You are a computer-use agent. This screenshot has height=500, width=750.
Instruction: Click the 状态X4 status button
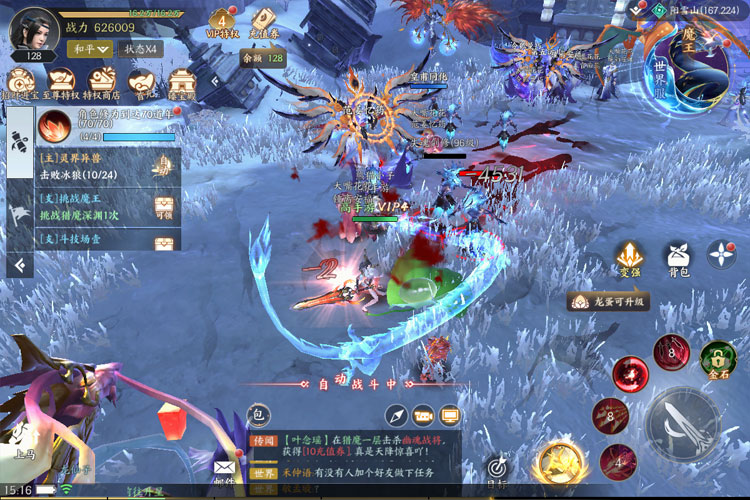tap(140, 49)
